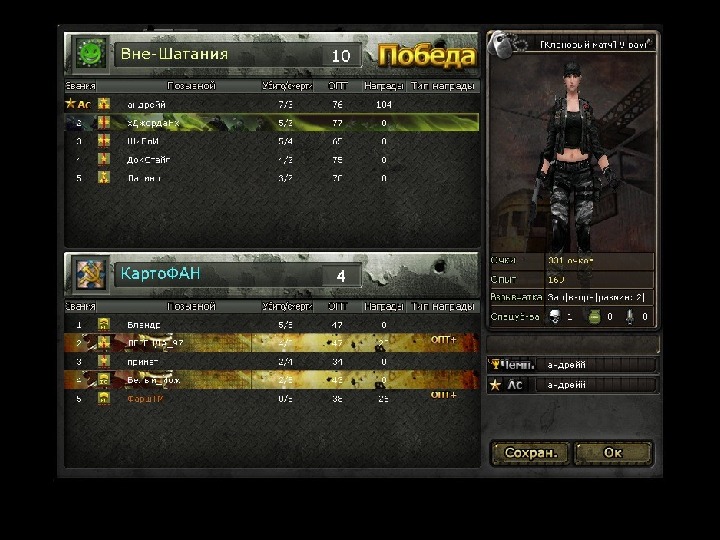Select the orange-named last row of КартоФАН

[x=270, y=398]
